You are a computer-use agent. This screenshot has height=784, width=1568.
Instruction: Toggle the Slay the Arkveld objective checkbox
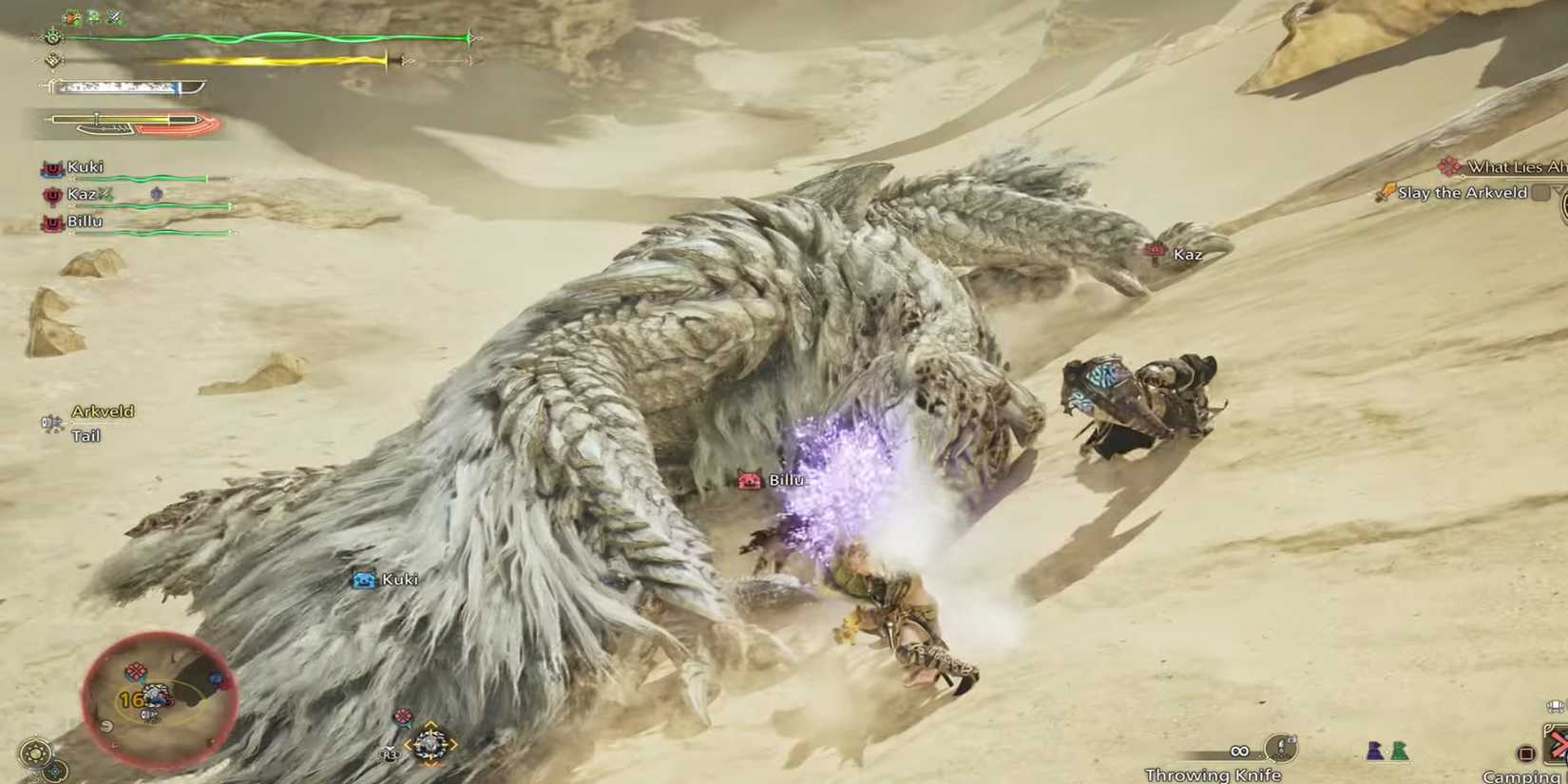tap(1540, 192)
